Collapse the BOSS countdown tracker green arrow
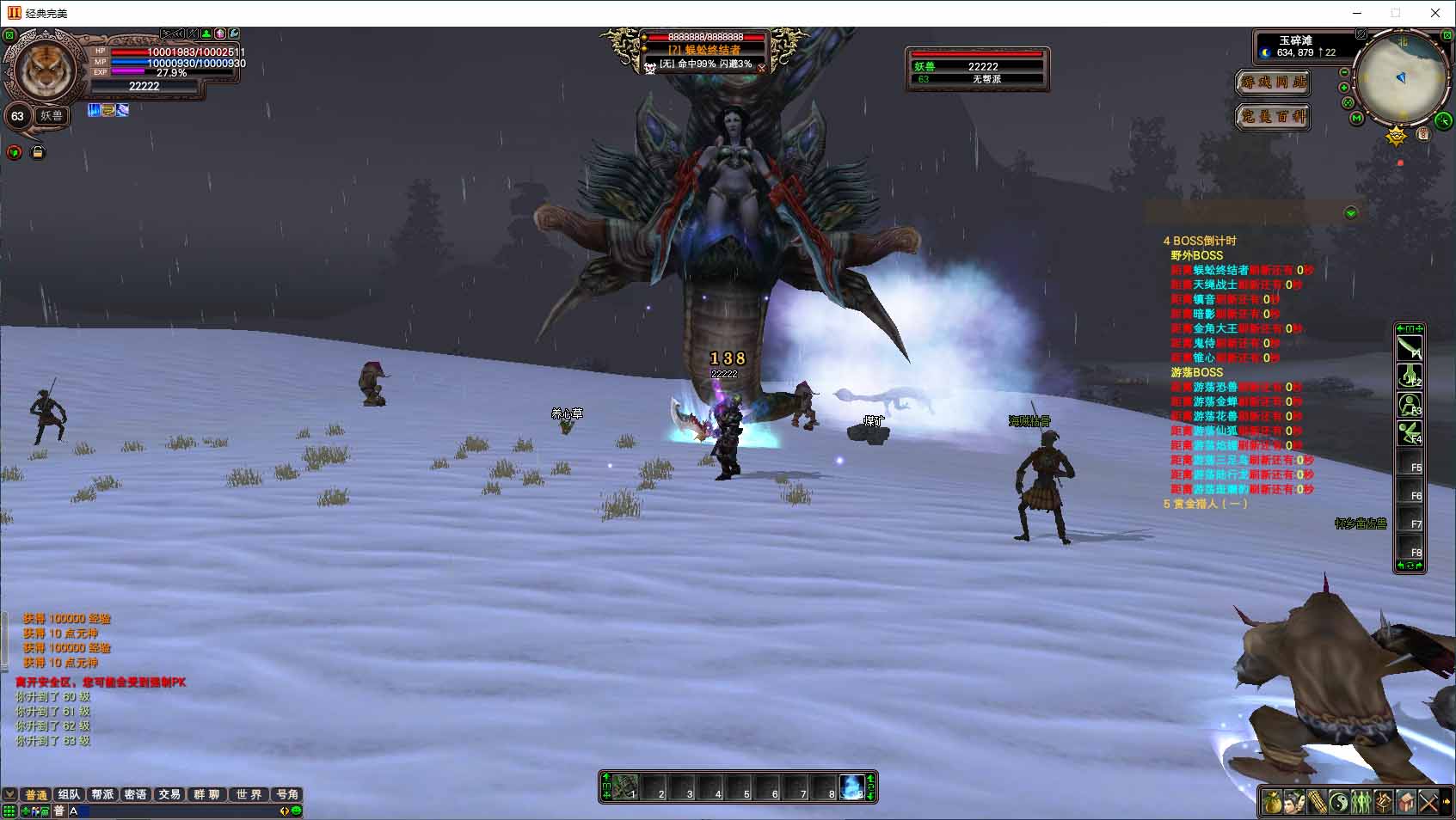1456x820 pixels. pos(1350,213)
